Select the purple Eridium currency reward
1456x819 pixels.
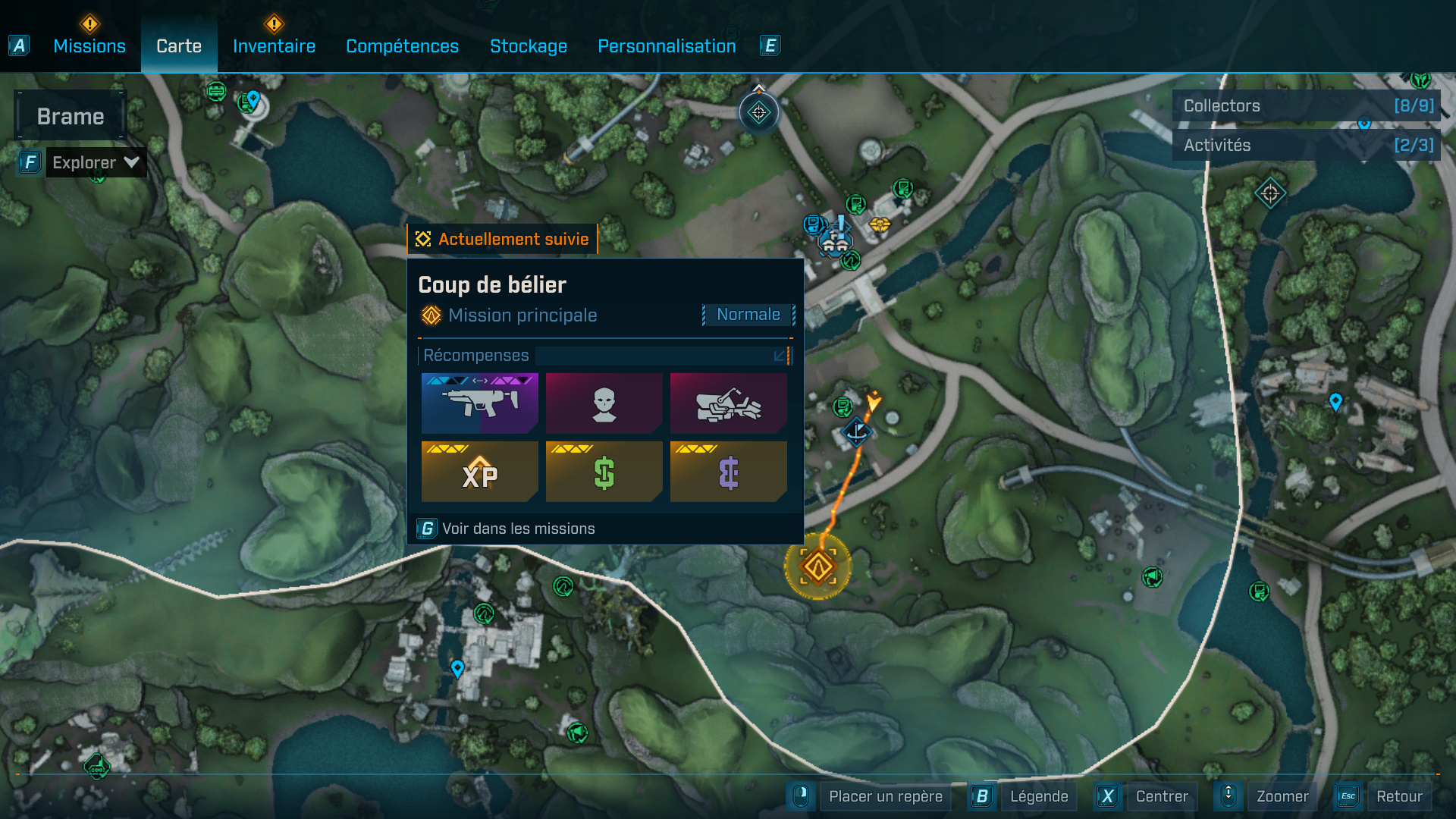point(728,472)
